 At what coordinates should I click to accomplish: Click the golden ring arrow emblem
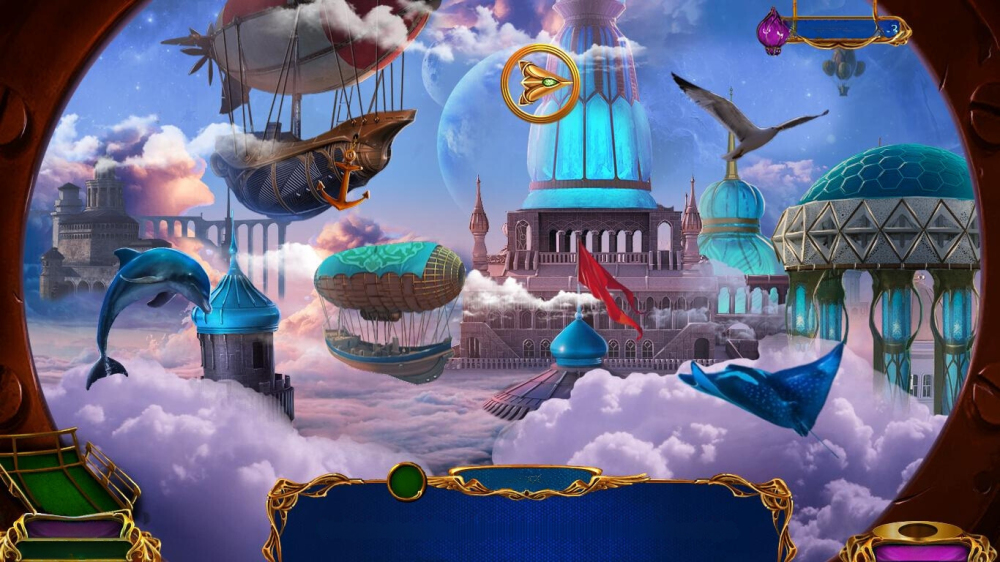[539, 83]
